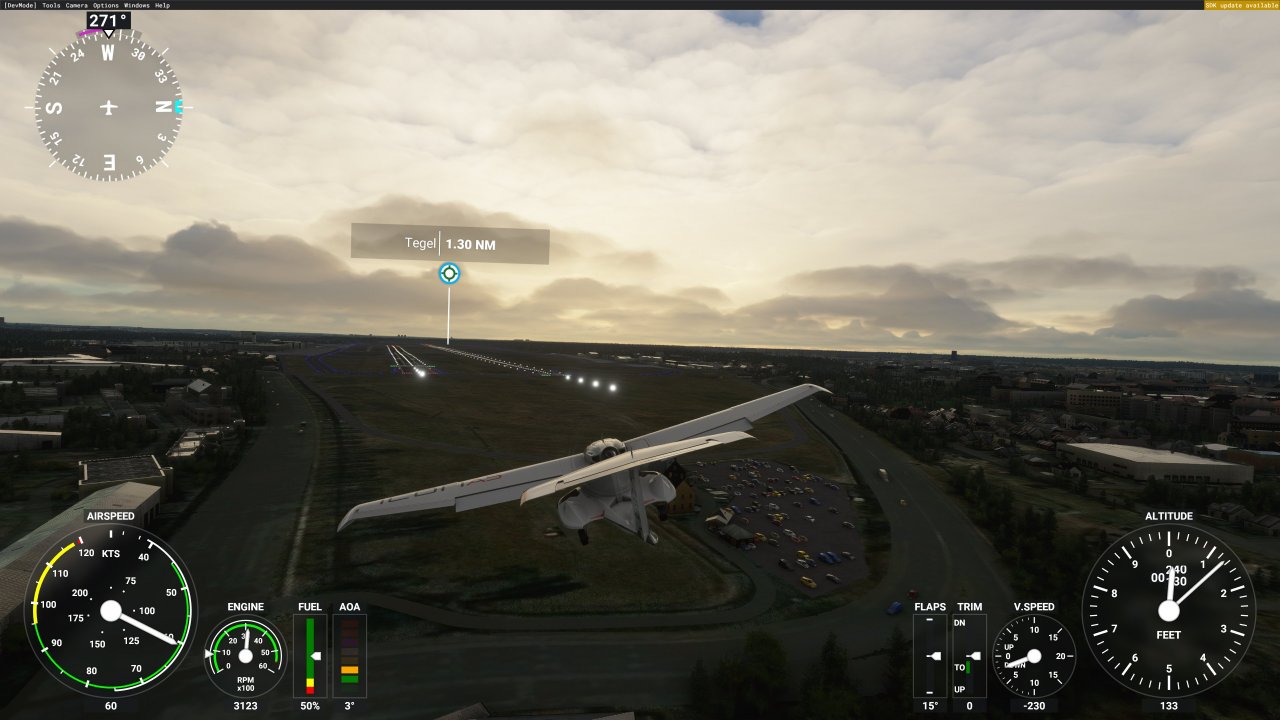Click the Trim position slider
Image resolution: width=1280 pixels, height=720 pixels.
pos(968,655)
